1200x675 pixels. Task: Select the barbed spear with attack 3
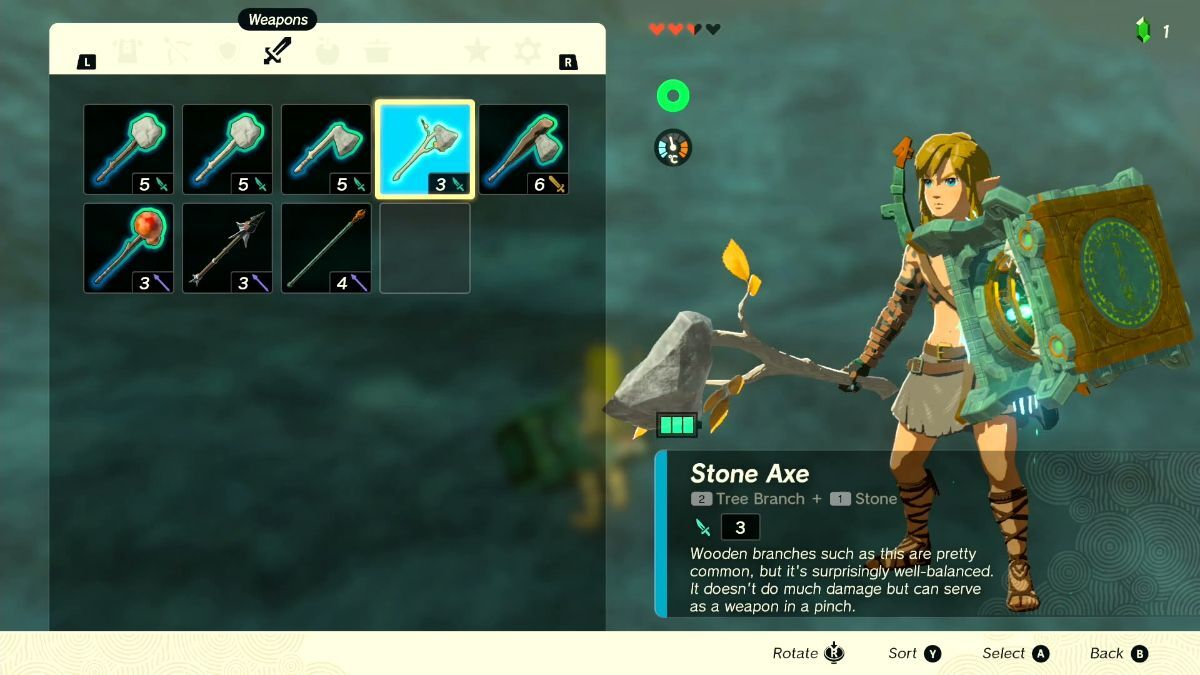(227, 249)
